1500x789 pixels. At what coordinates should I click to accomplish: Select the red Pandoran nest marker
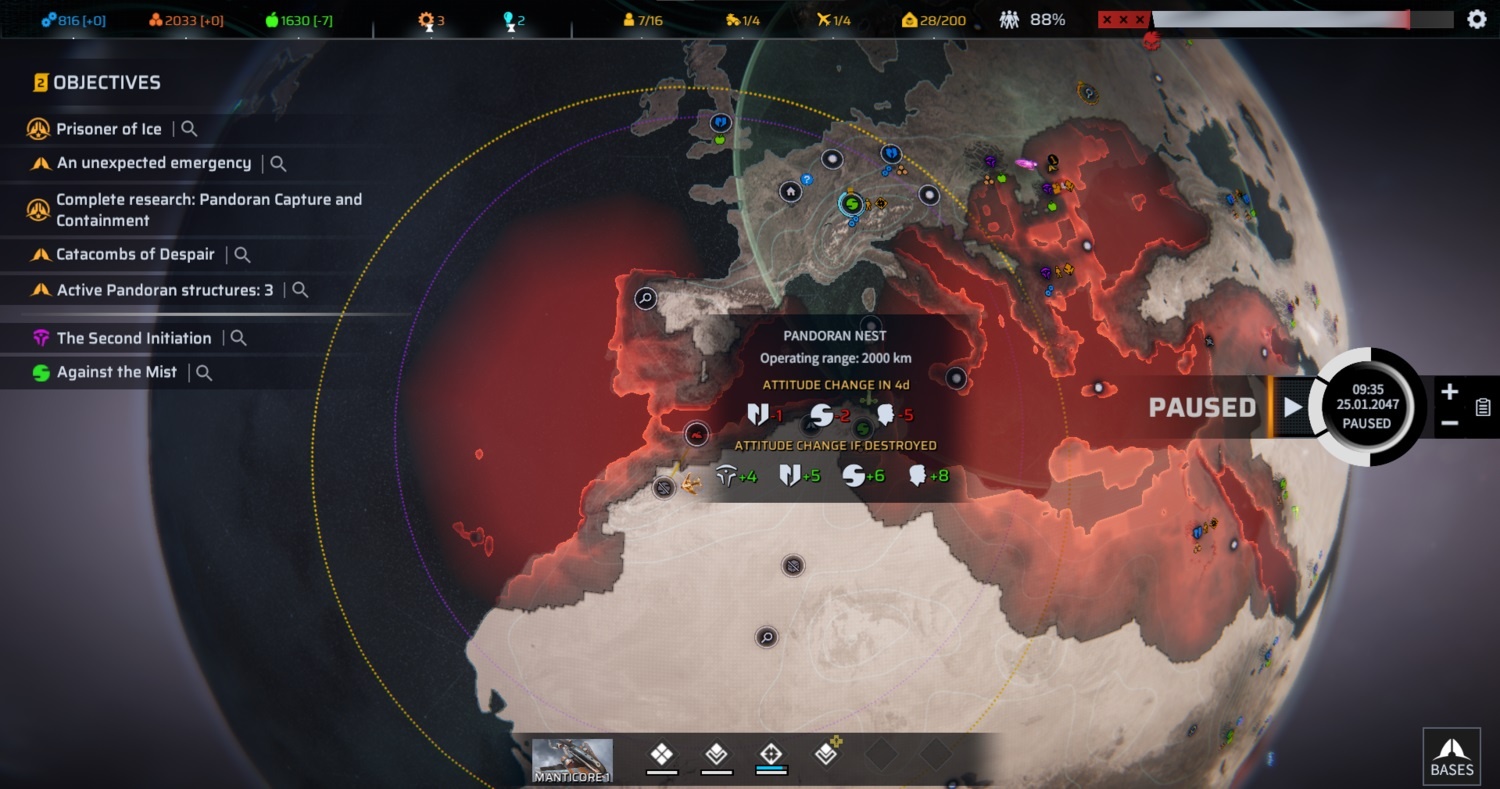pos(697,434)
